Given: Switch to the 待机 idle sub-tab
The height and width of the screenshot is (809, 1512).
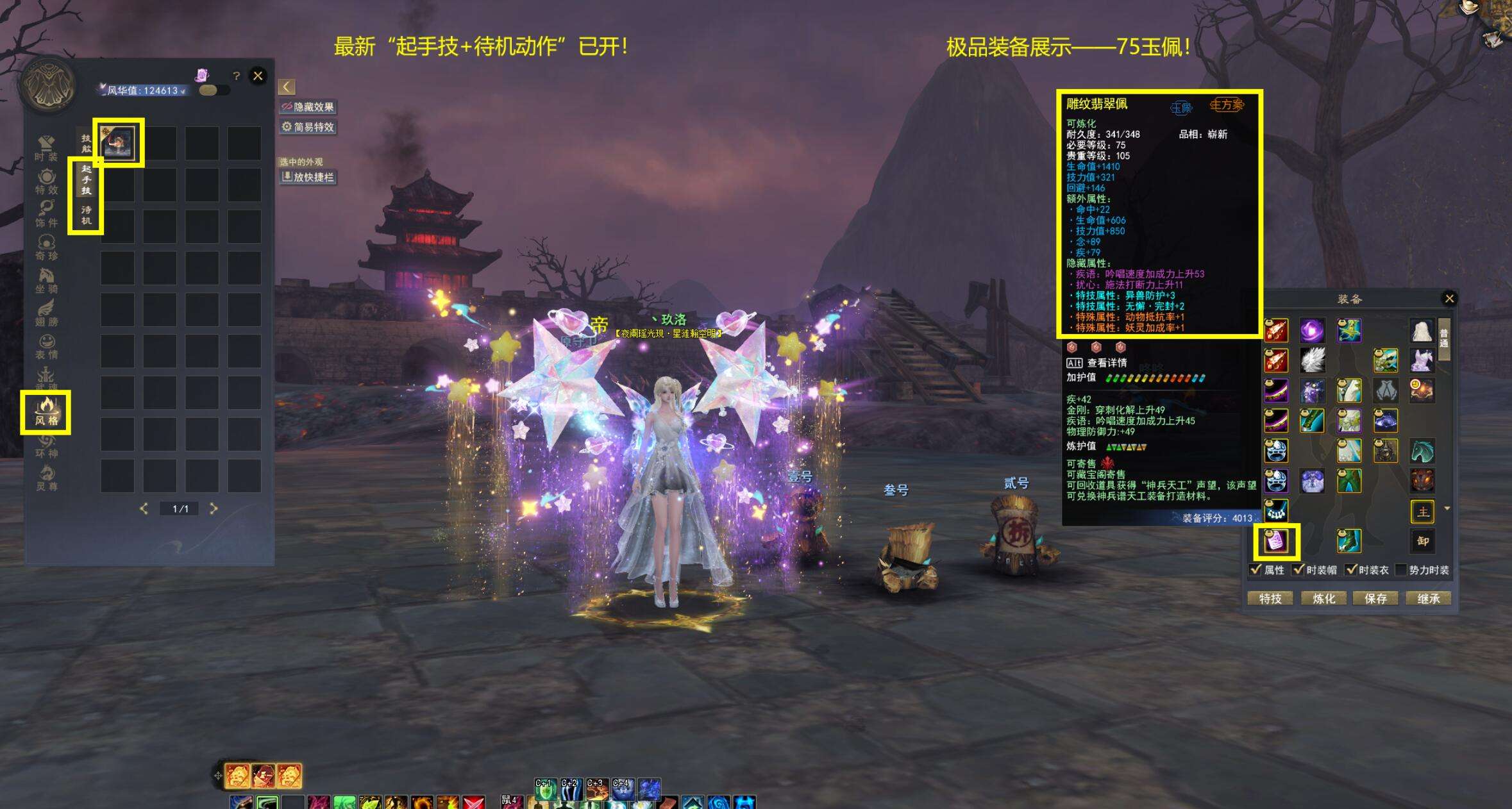Looking at the screenshot, I should pos(87,215).
